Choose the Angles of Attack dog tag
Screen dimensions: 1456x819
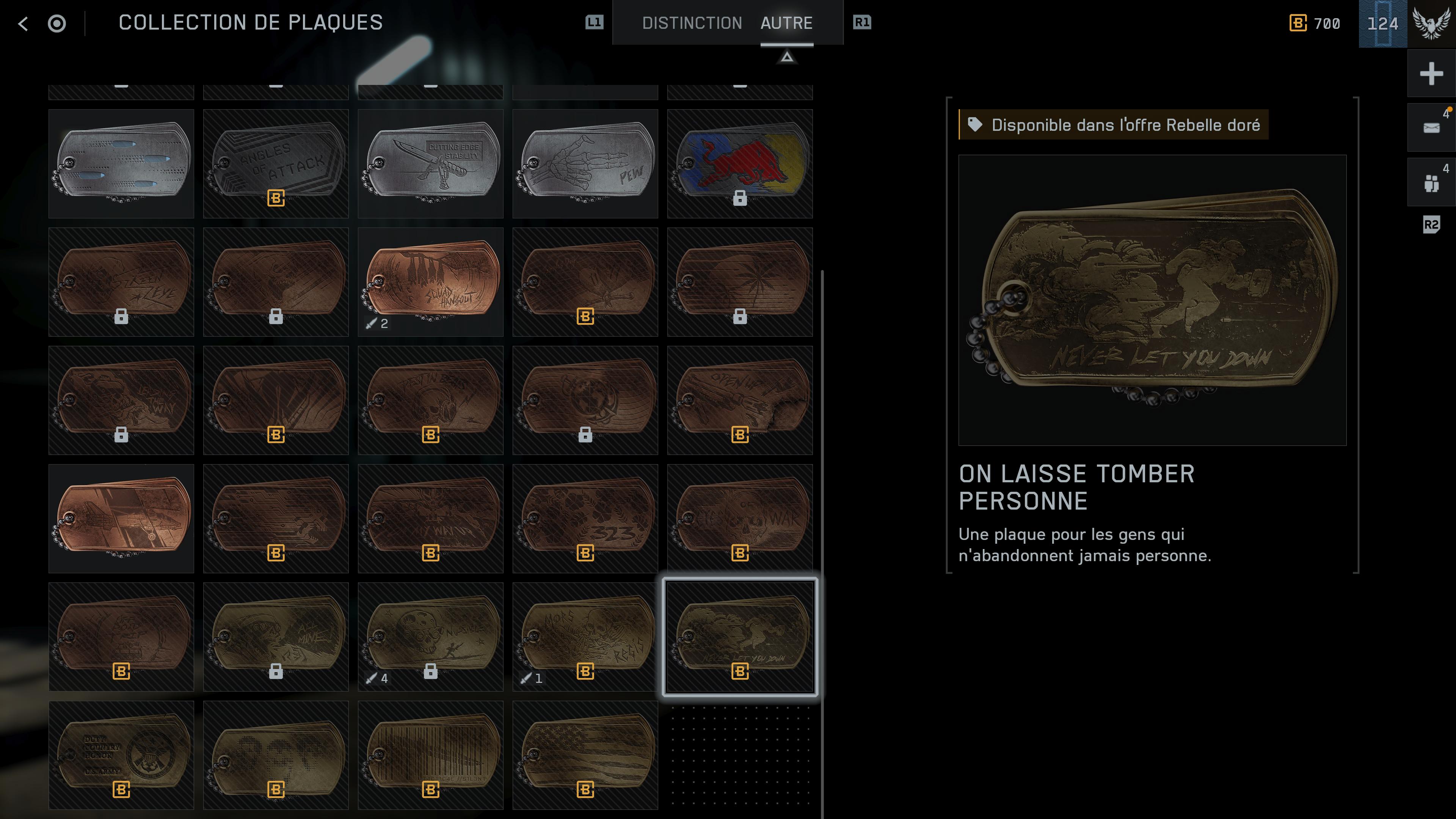tap(276, 163)
